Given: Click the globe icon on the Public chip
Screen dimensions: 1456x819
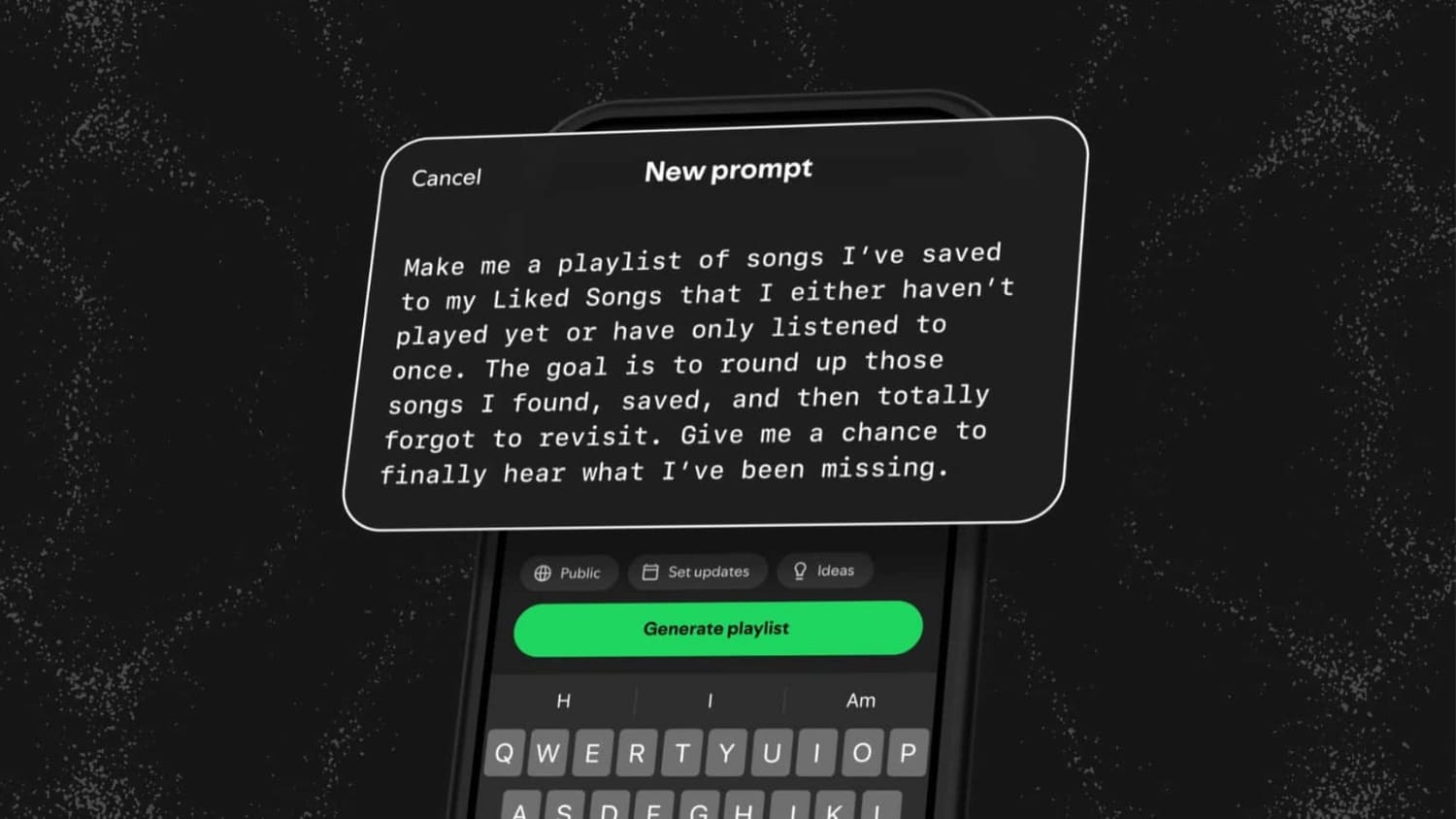Looking at the screenshot, I should pos(546,573).
